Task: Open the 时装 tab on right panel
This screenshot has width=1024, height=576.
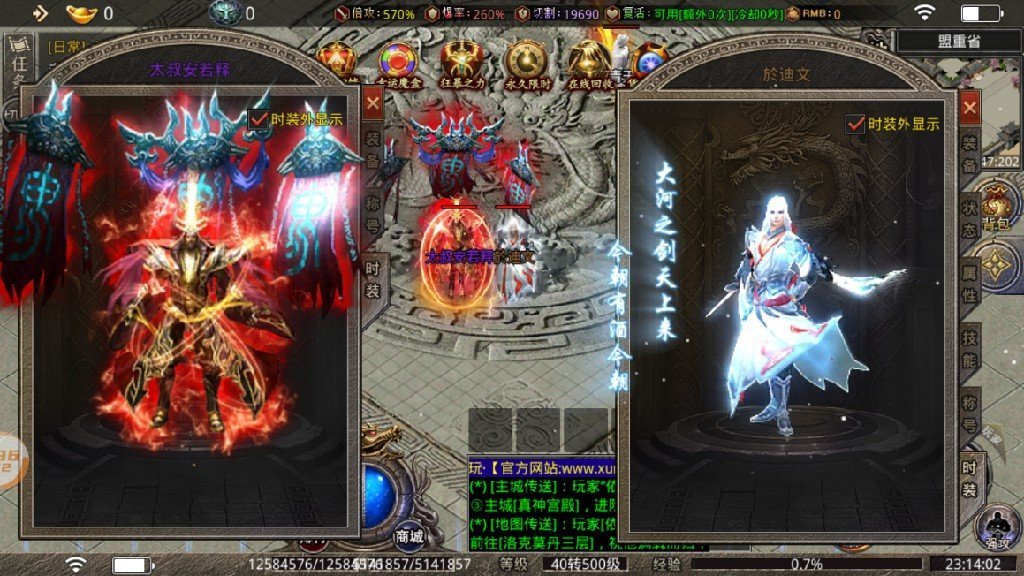Action: tap(969, 476)
